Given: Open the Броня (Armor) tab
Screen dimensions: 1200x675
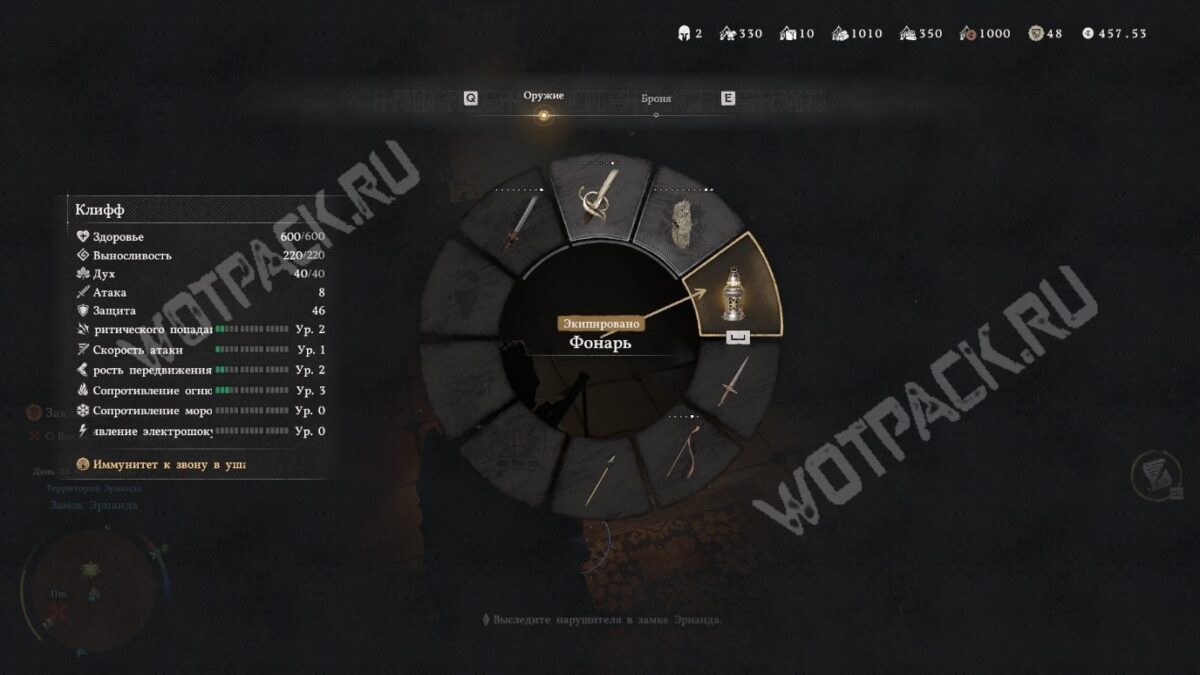Looking at the screenshot, I should (655, 100).
